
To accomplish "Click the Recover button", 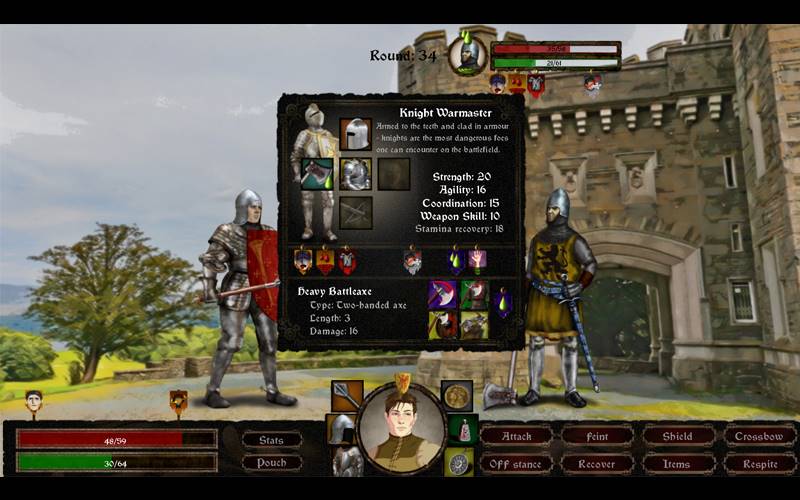I will (597, 464).
